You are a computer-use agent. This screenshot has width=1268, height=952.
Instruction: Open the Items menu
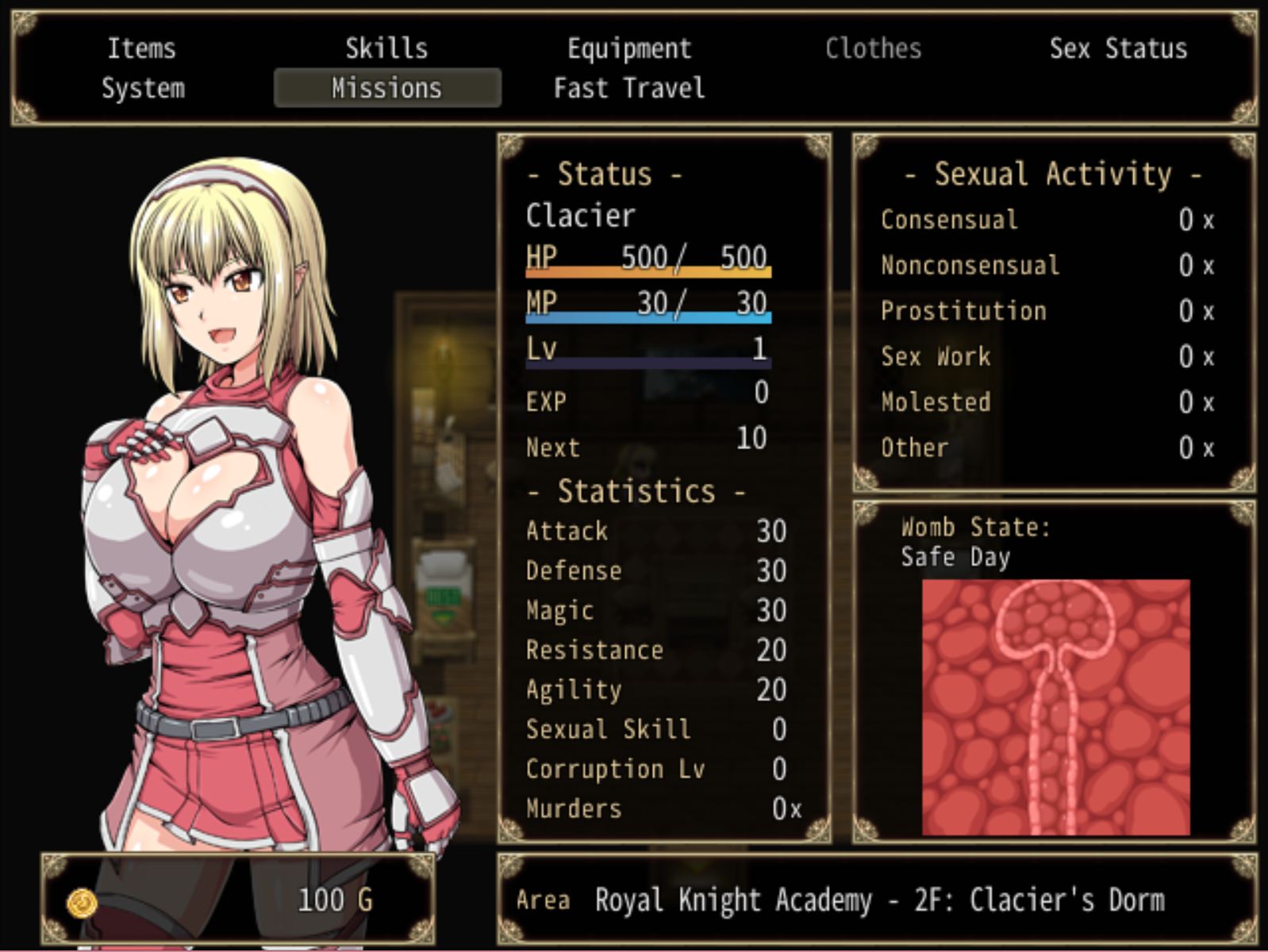pos(143,49)
